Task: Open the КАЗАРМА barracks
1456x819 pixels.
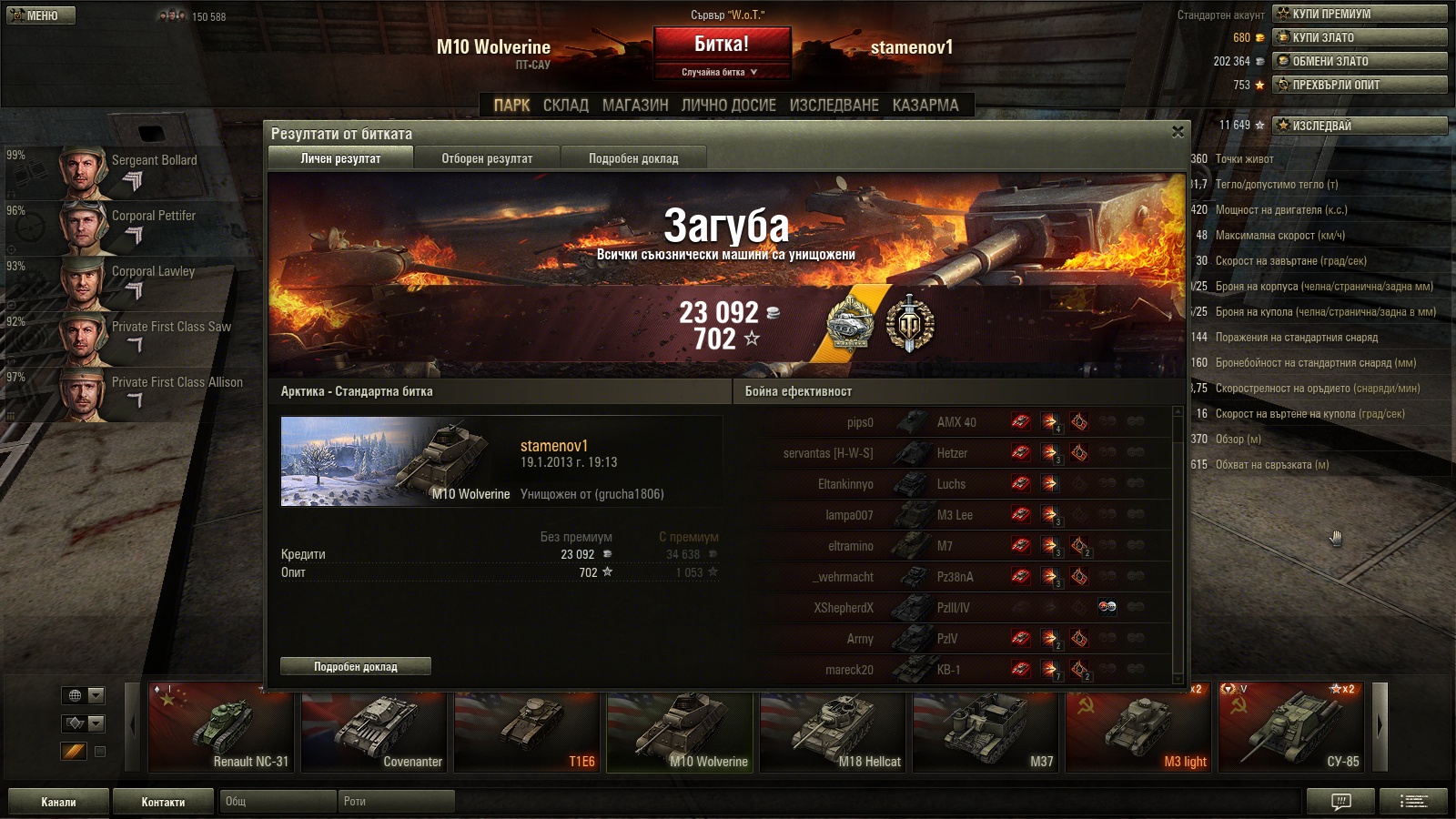Action: pos(925,106)
